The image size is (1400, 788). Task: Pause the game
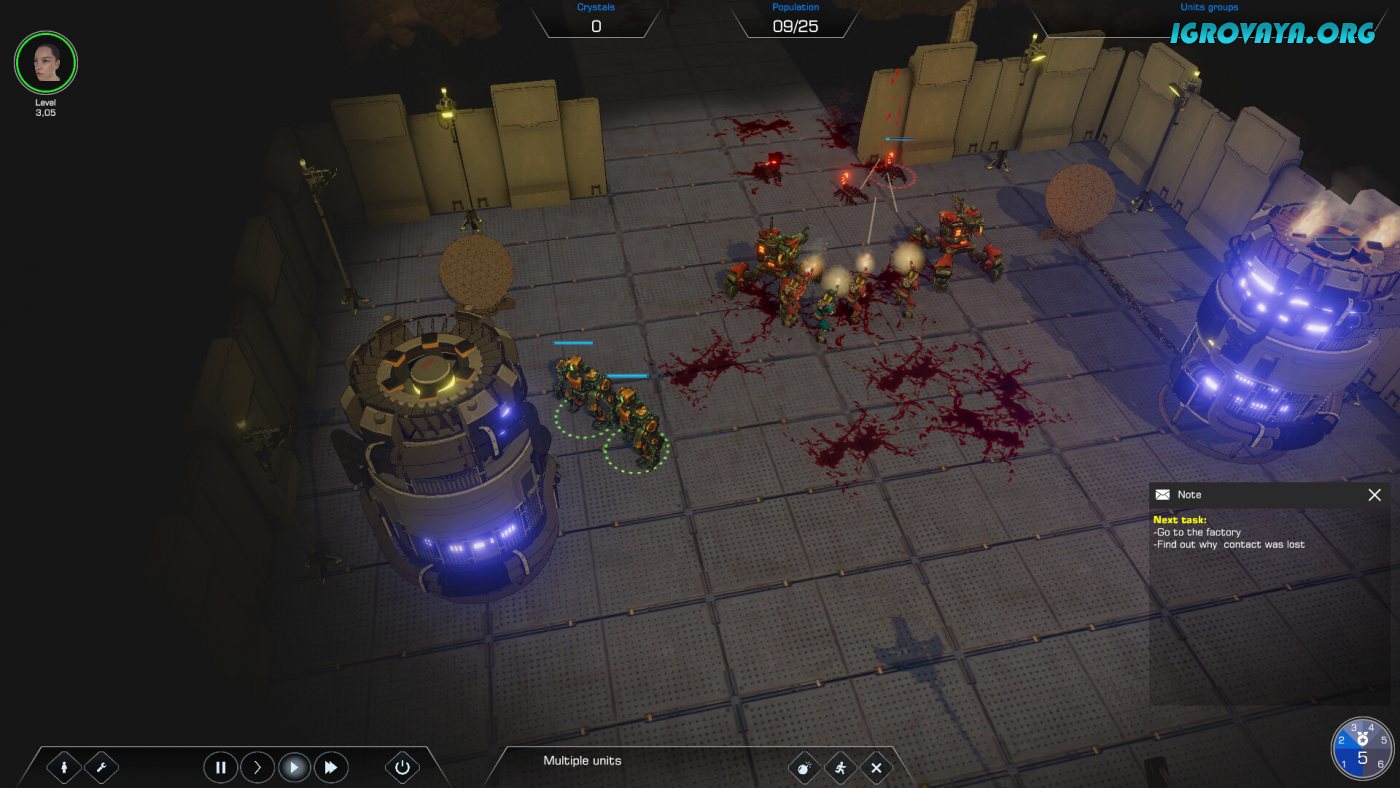click(220, 768)
